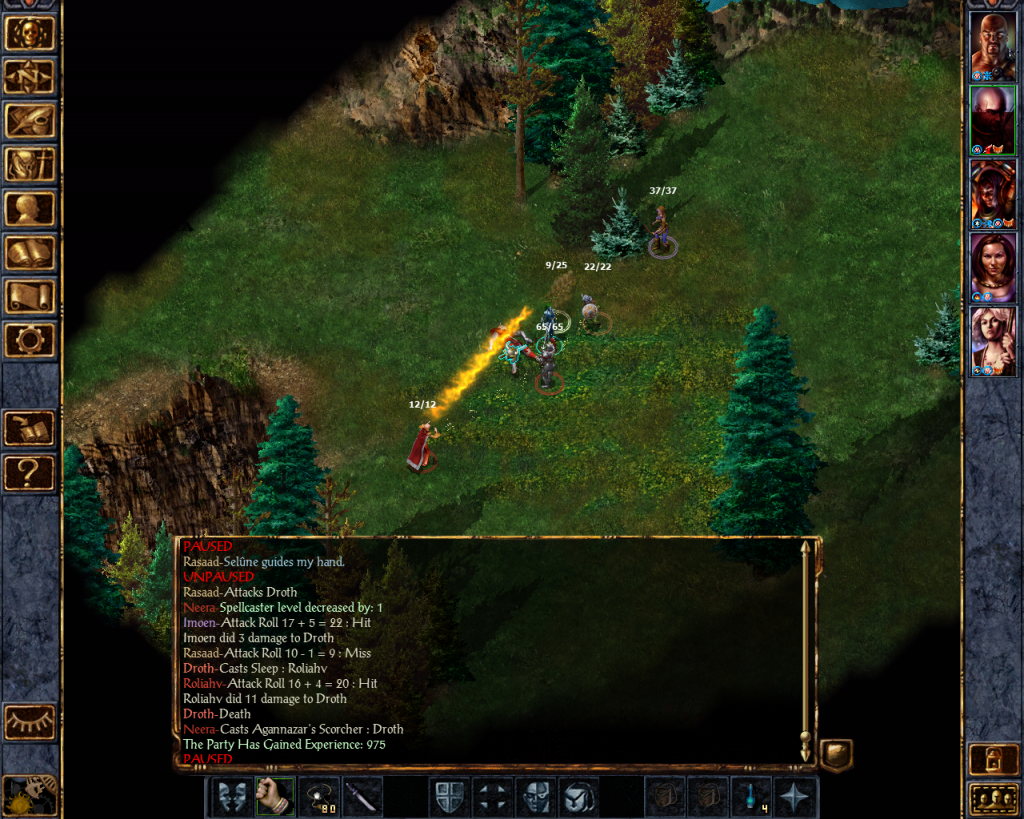Pick the pink-haired woman's portrait
The image size is (1024, 819).
coord(993,342)
